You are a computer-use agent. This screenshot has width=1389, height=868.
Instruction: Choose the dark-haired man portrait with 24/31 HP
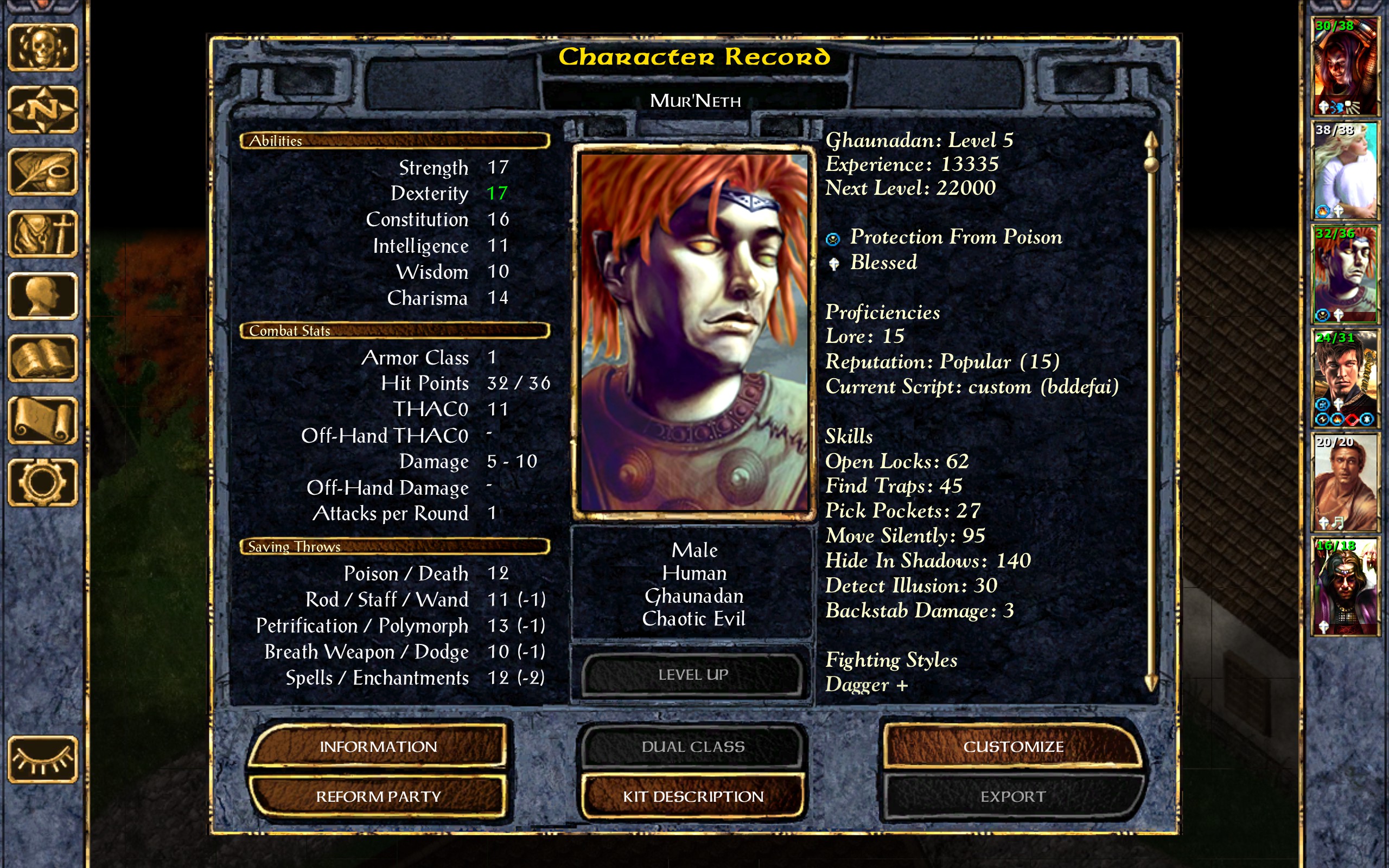pos(1345,378)
